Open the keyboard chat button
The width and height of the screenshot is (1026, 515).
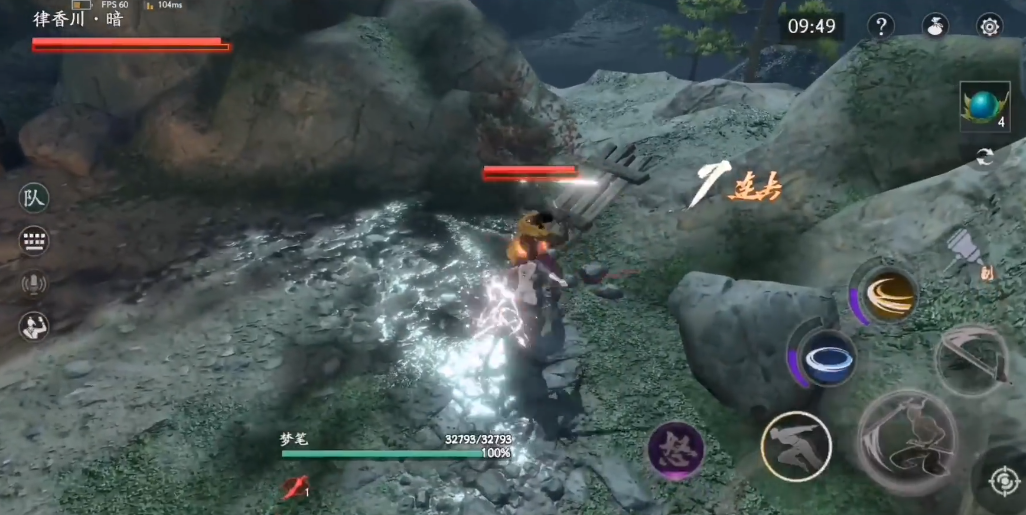[34, 241]
